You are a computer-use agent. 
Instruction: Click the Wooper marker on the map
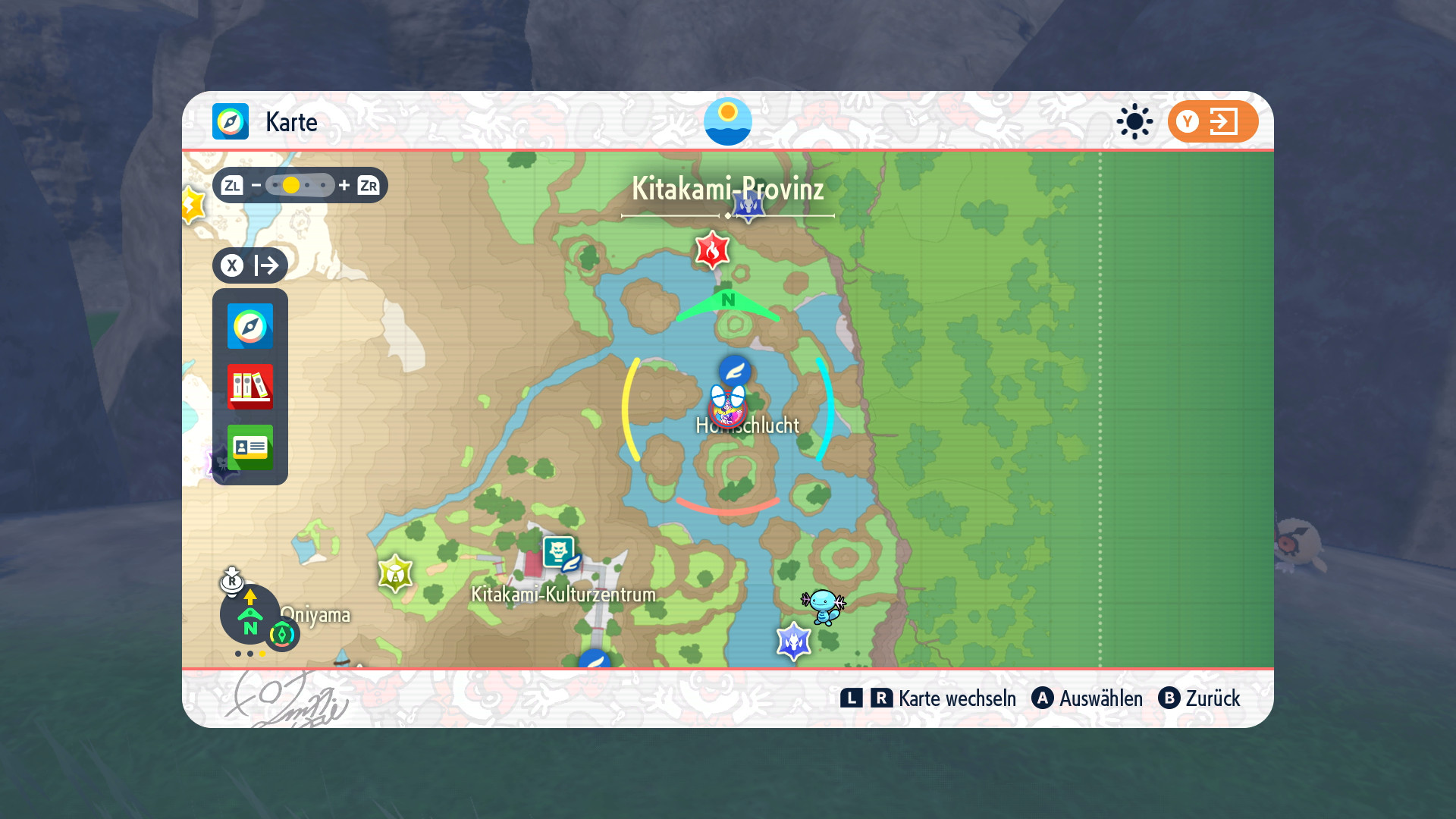point(823,606)
